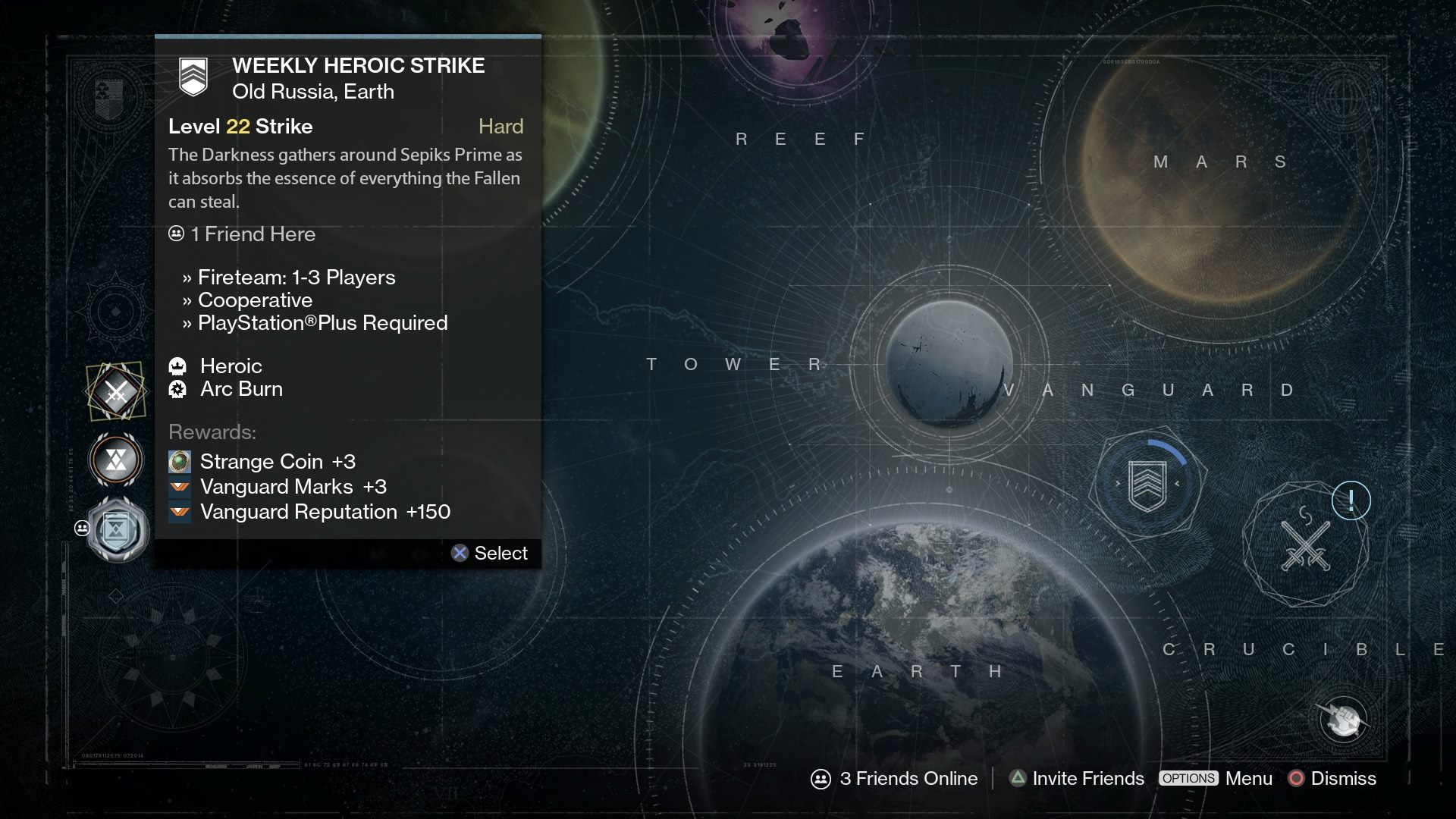The image size is (1456, 819).
Task: Open the Vanguard shield emblem playlist
Action: tap(1147, 485)
